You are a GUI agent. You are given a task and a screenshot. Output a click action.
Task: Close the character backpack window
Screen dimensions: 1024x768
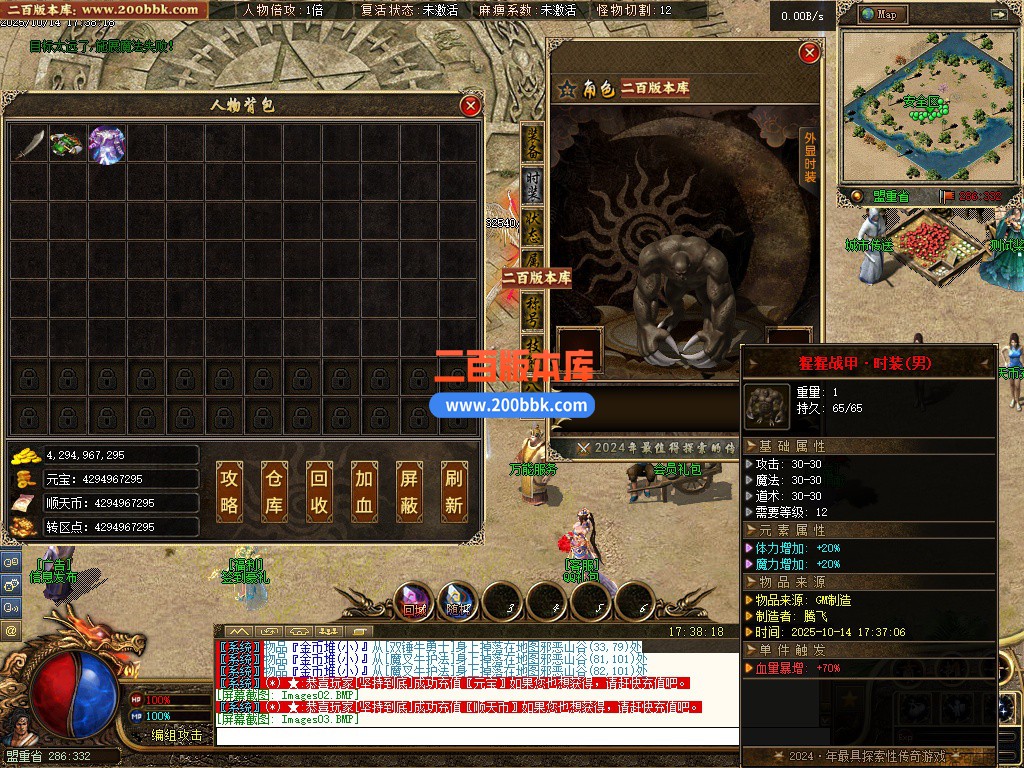470,105
